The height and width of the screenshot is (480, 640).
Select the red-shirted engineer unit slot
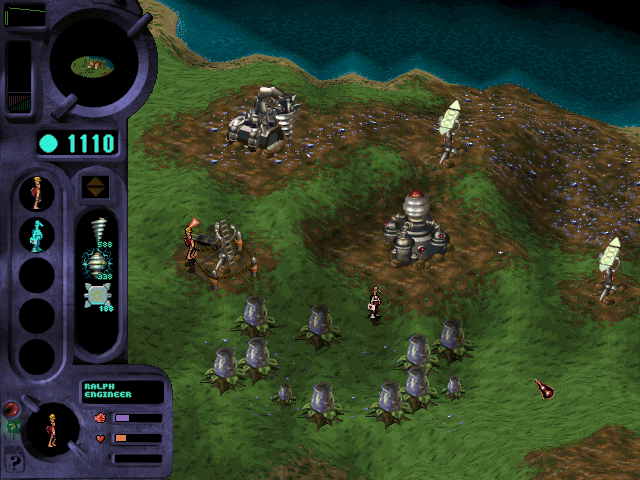37,193
